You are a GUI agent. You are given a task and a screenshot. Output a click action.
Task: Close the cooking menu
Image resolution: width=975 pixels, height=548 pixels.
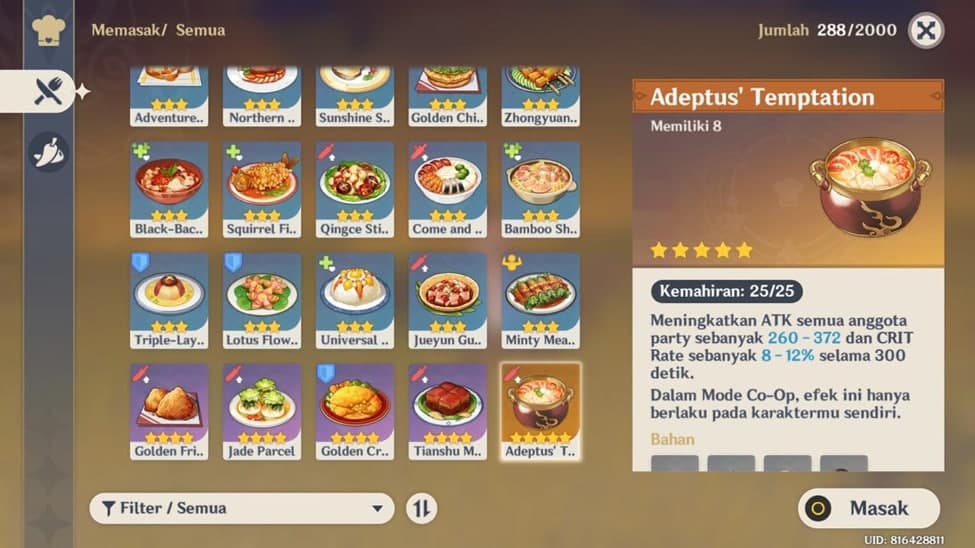pos(926,30)
